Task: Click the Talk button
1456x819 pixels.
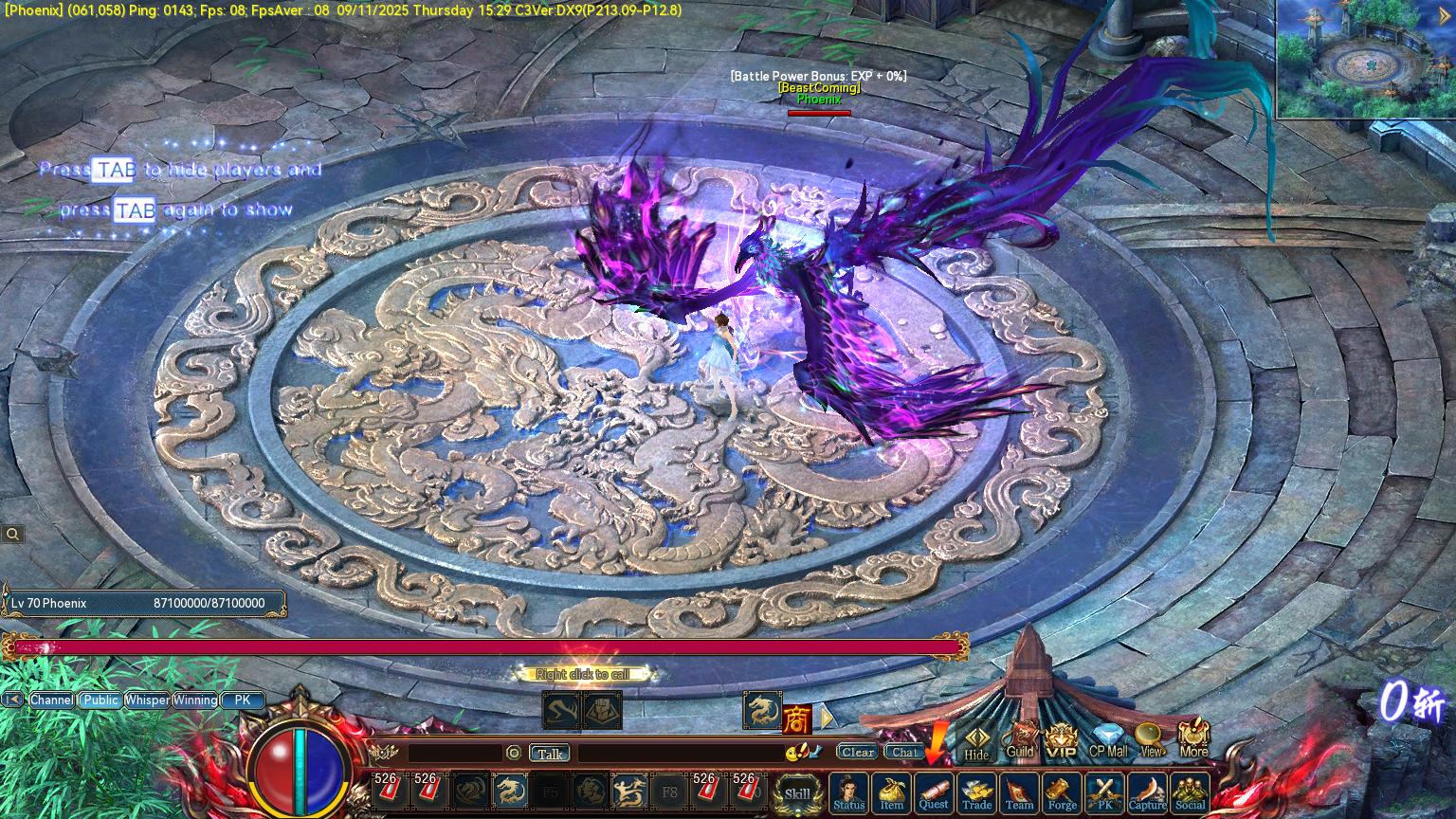Action: click(550, 754)
